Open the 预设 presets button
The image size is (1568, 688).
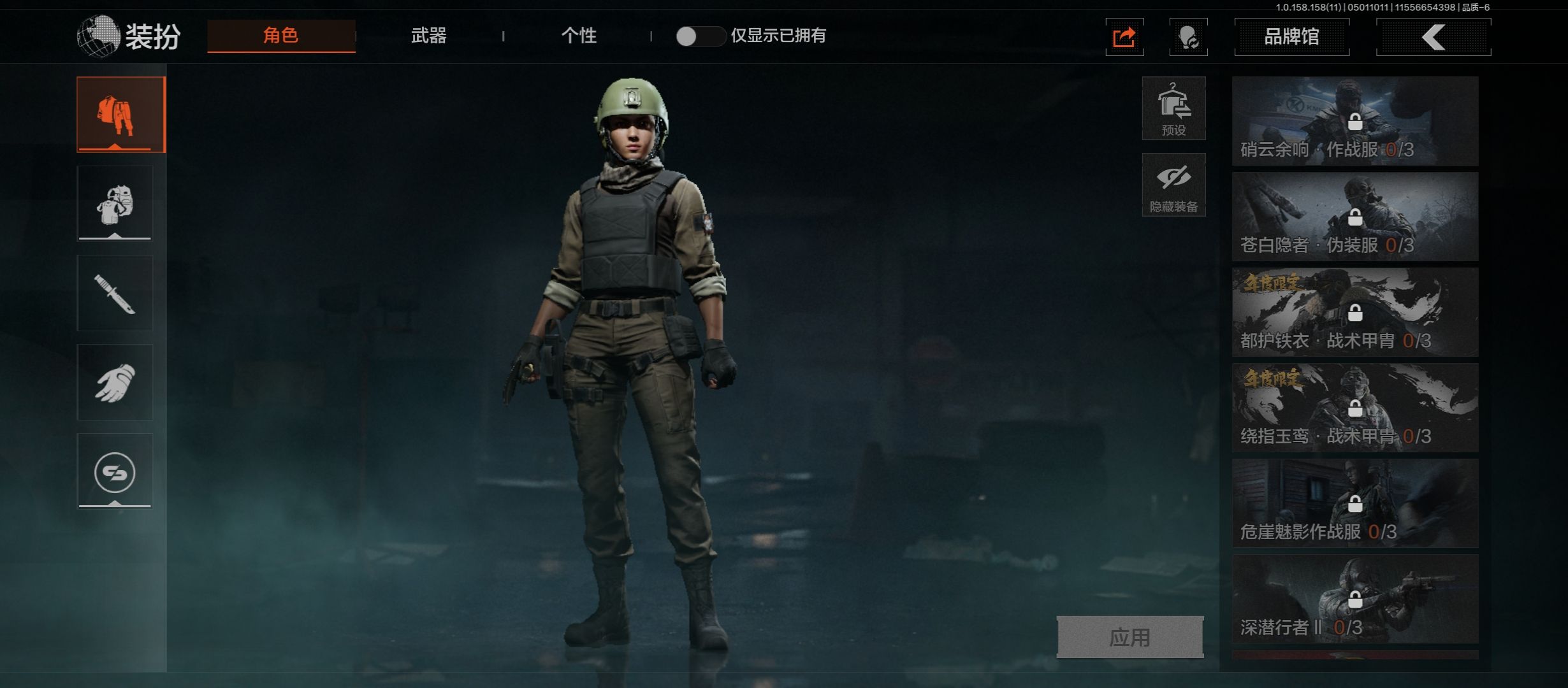(1173, 109)
